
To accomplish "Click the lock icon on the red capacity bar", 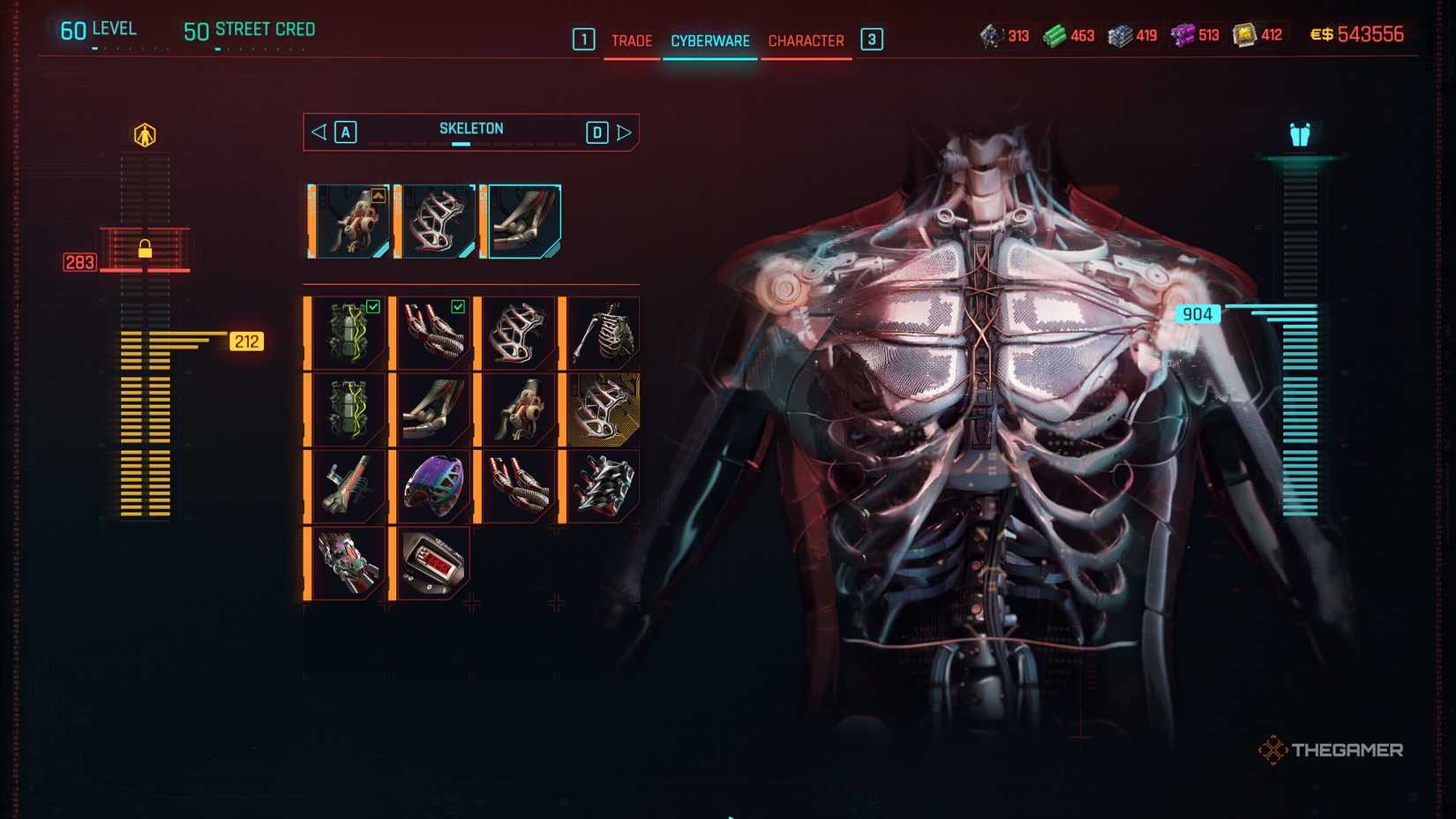I will (144, 250).
